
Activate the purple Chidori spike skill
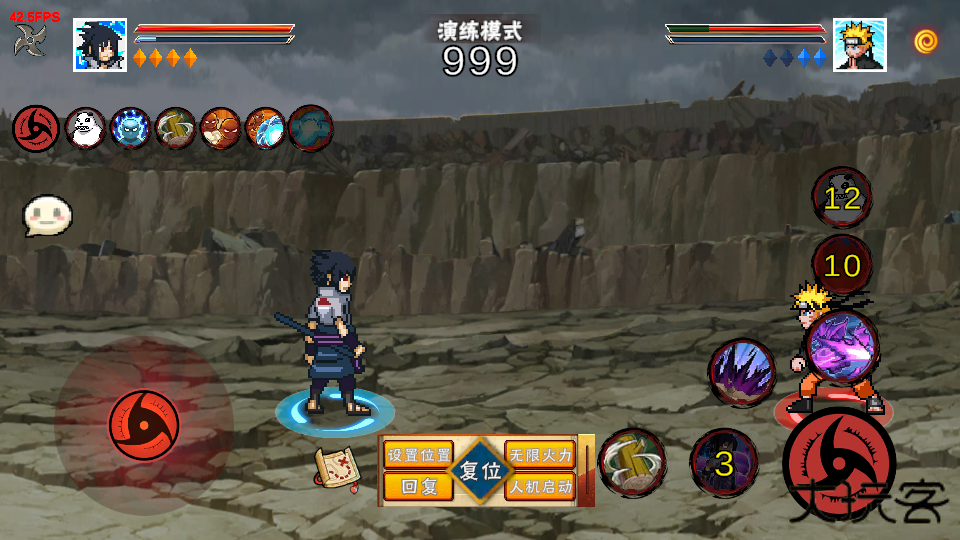point(742,373)
